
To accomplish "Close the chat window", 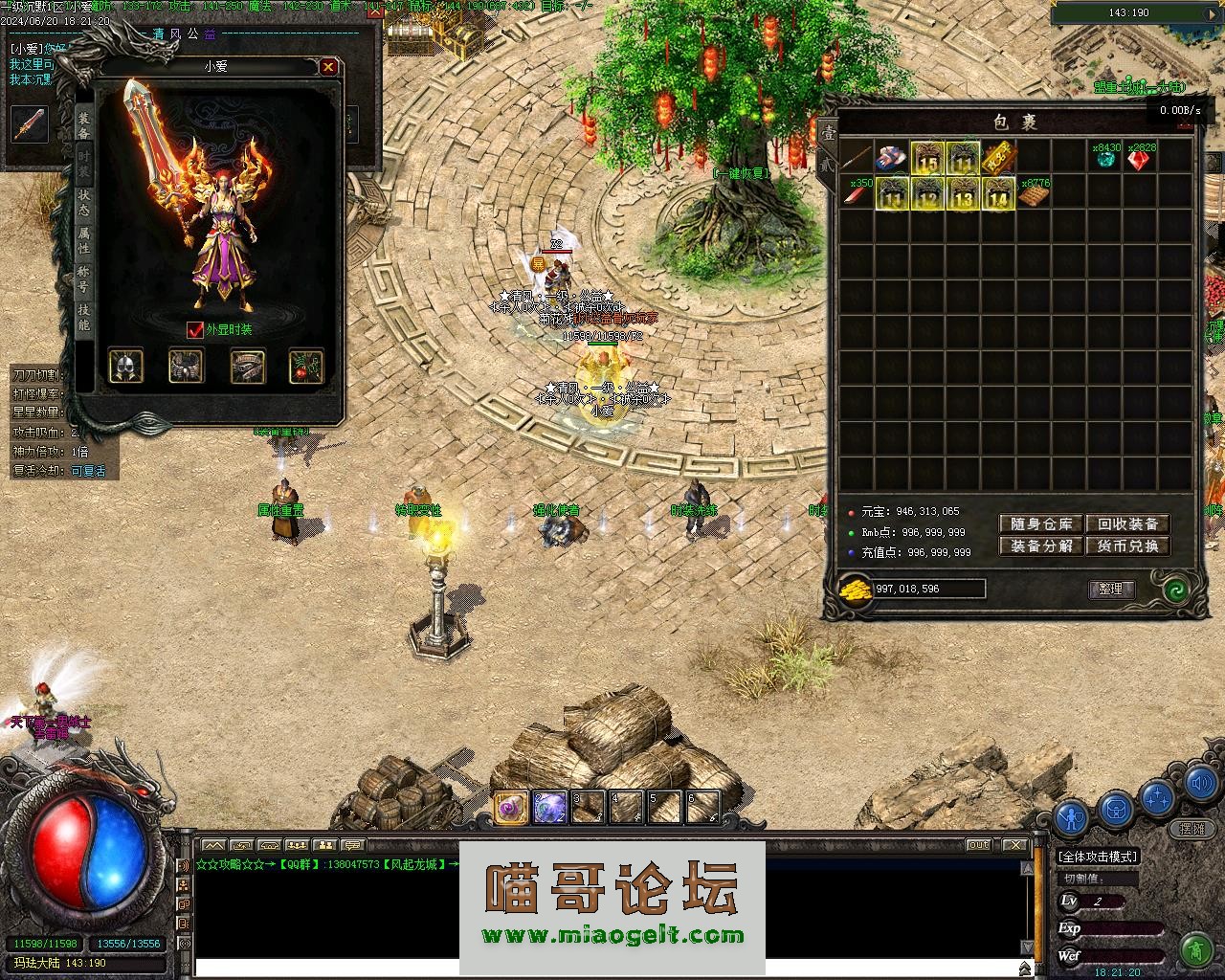I will click(x=1015, y=845).
